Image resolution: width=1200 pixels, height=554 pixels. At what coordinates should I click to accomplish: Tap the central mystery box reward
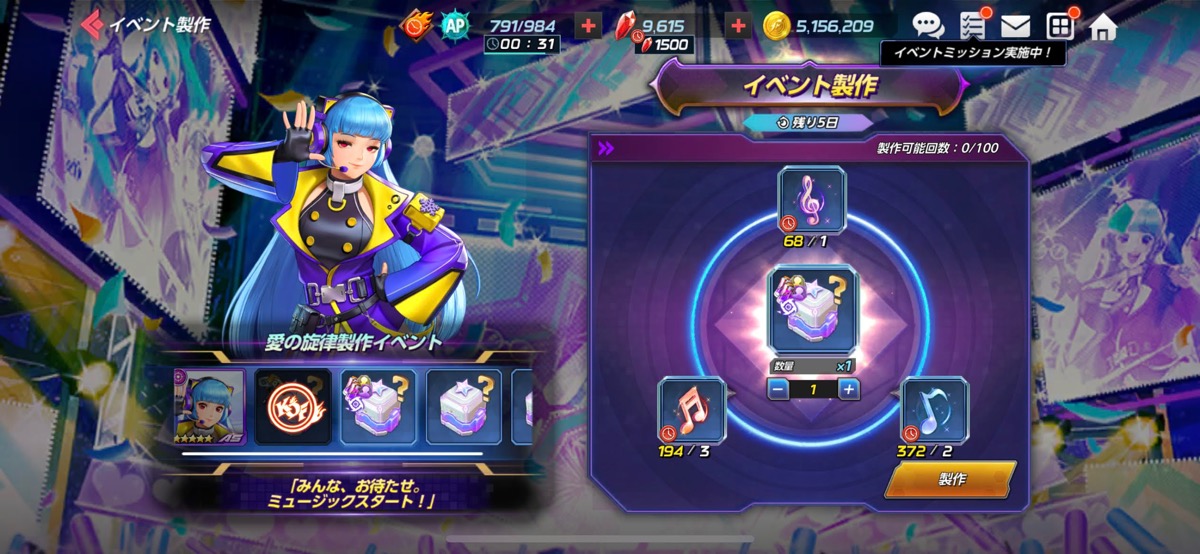(811, 310)
